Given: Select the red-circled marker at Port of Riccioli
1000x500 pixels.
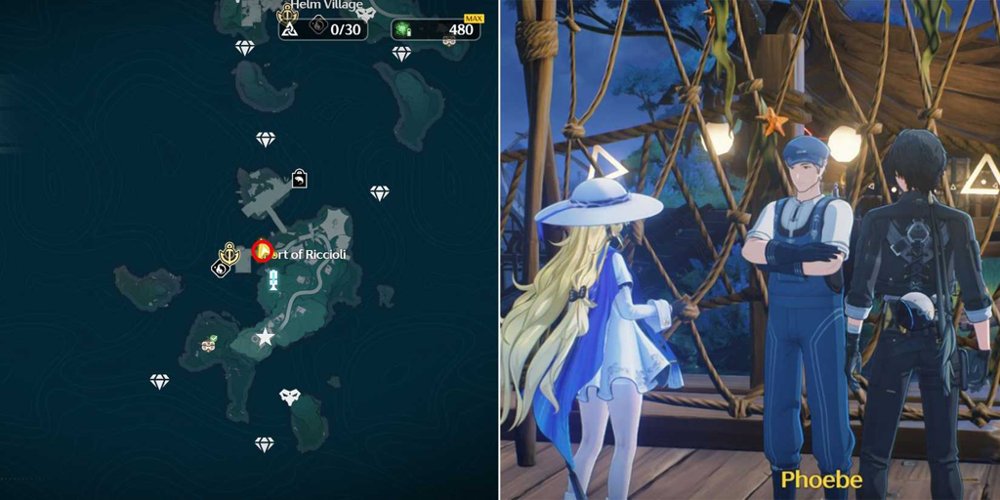Looking at the screenshot, I should point(263,249).
